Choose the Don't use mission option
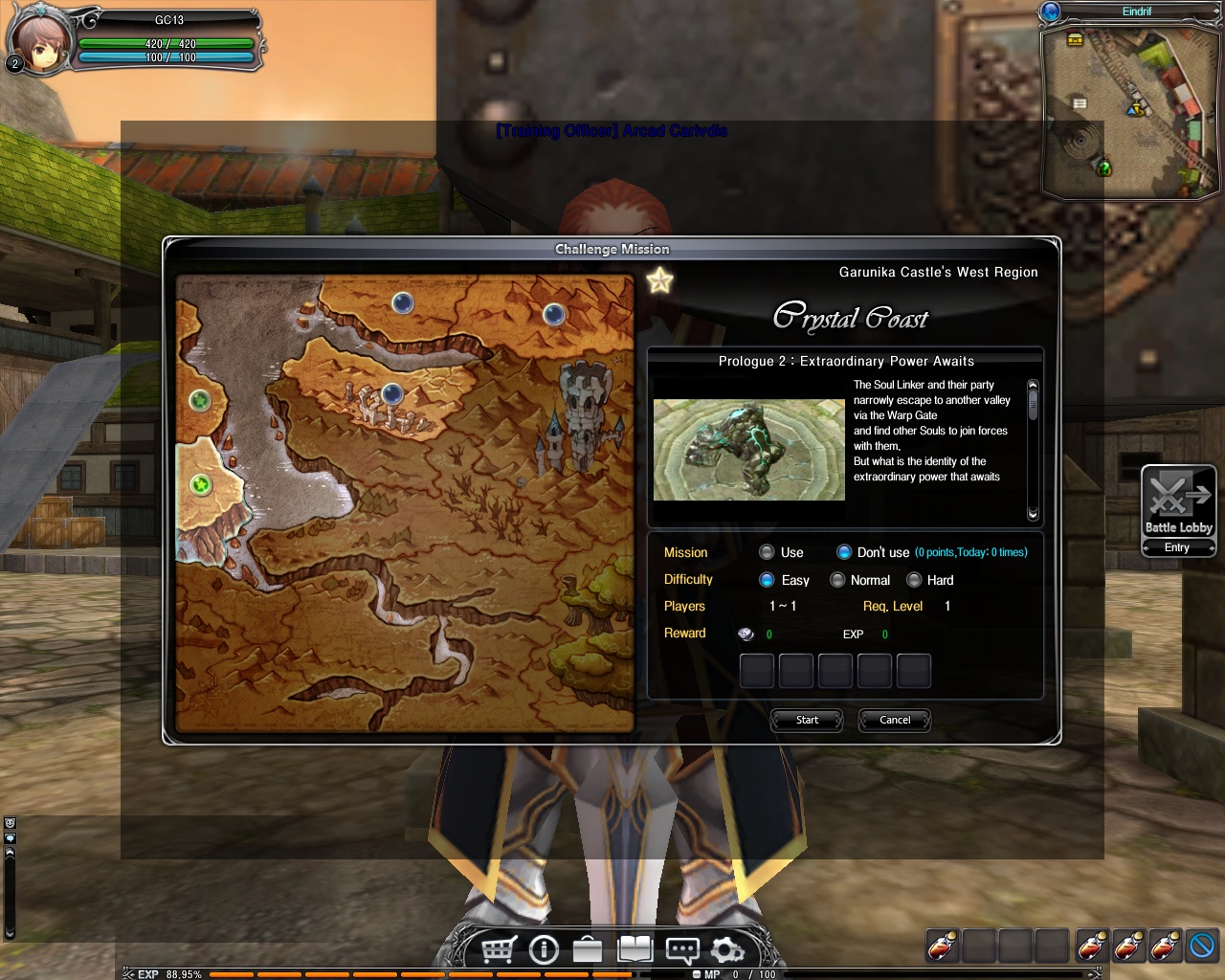Screen dimensions: 1225x980 tap(844, 552)
